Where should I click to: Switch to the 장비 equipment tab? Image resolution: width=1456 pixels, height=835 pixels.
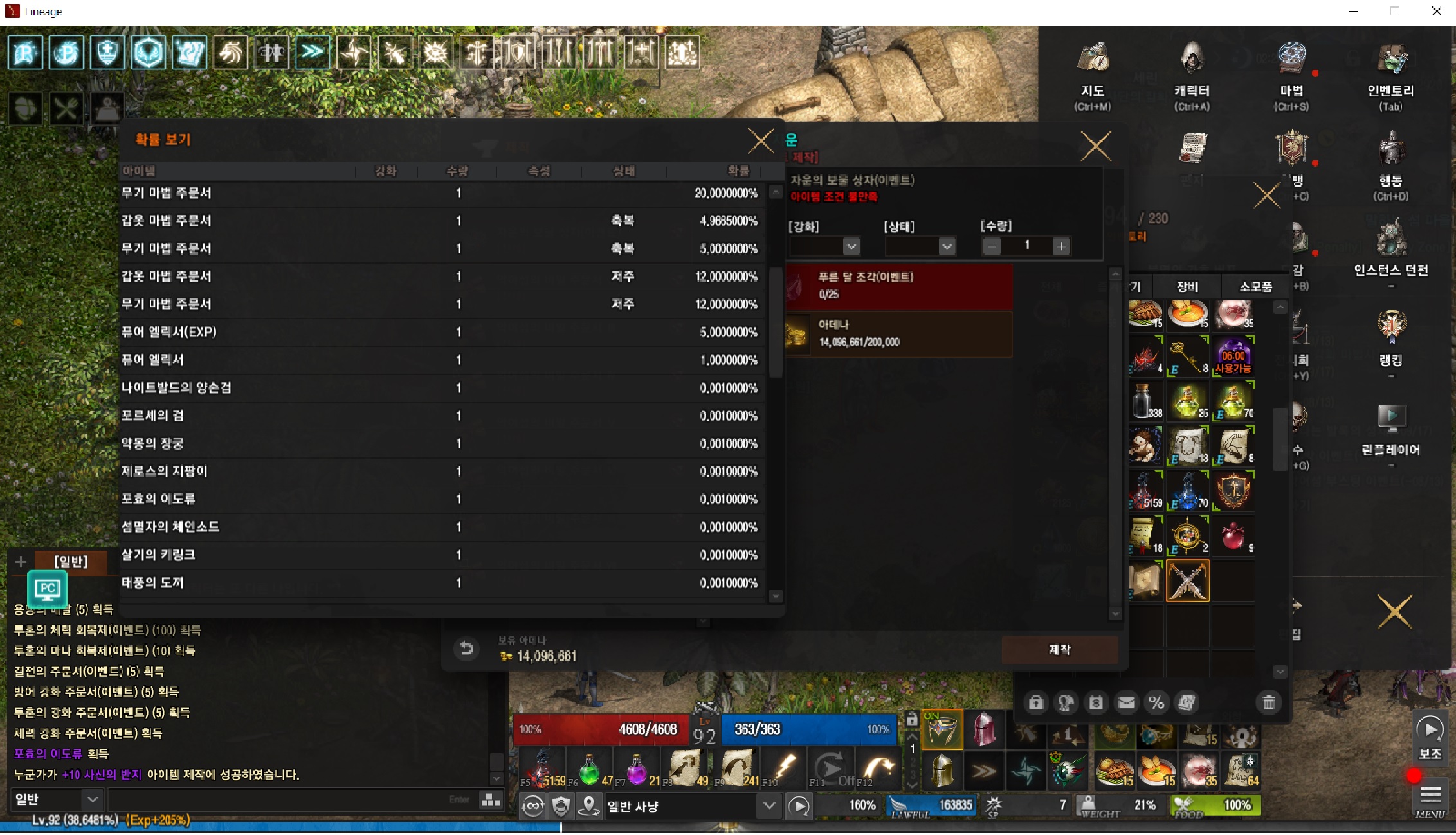[1187, 287]
